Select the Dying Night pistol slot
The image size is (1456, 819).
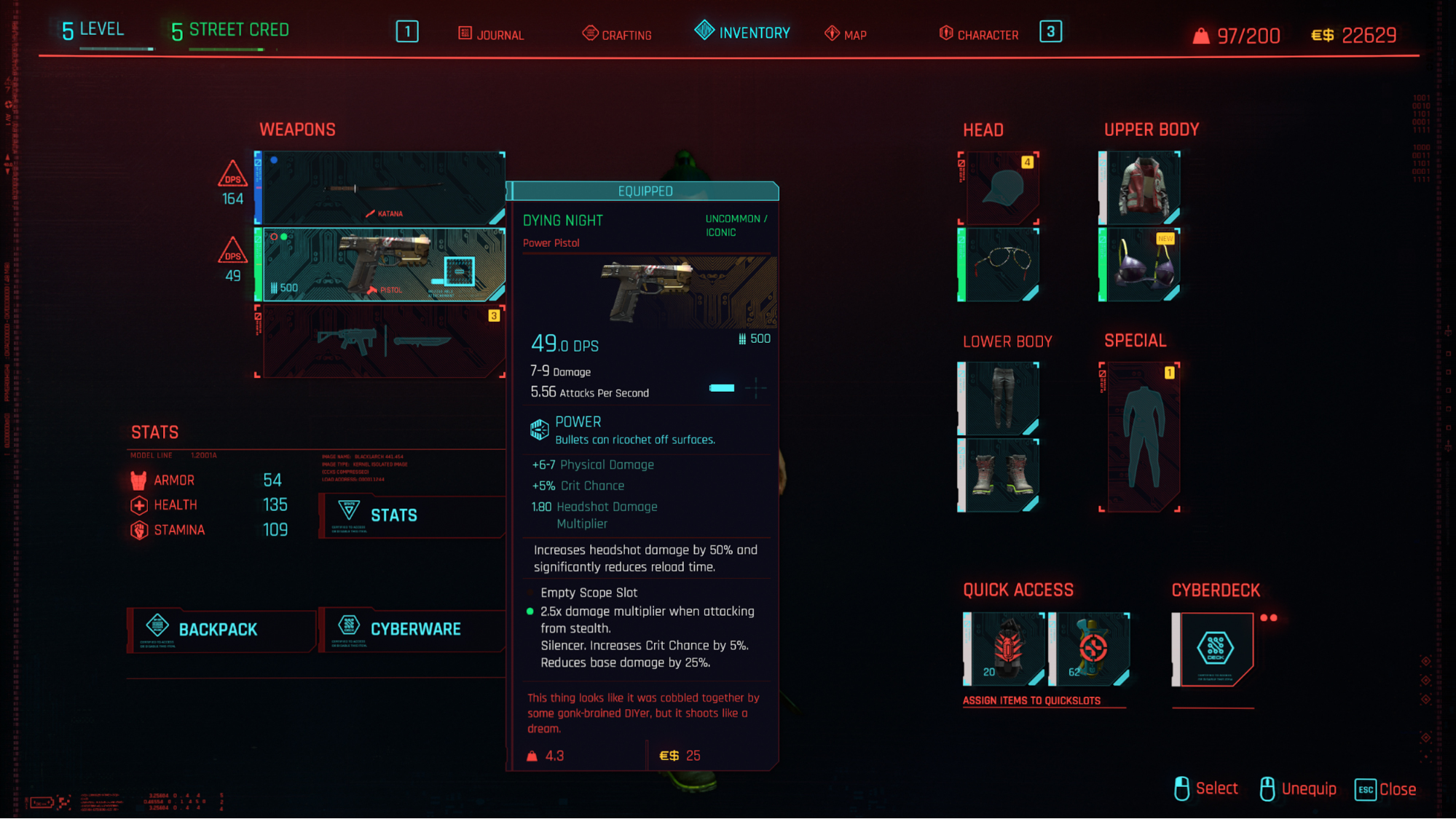click(x=380, y=265)
